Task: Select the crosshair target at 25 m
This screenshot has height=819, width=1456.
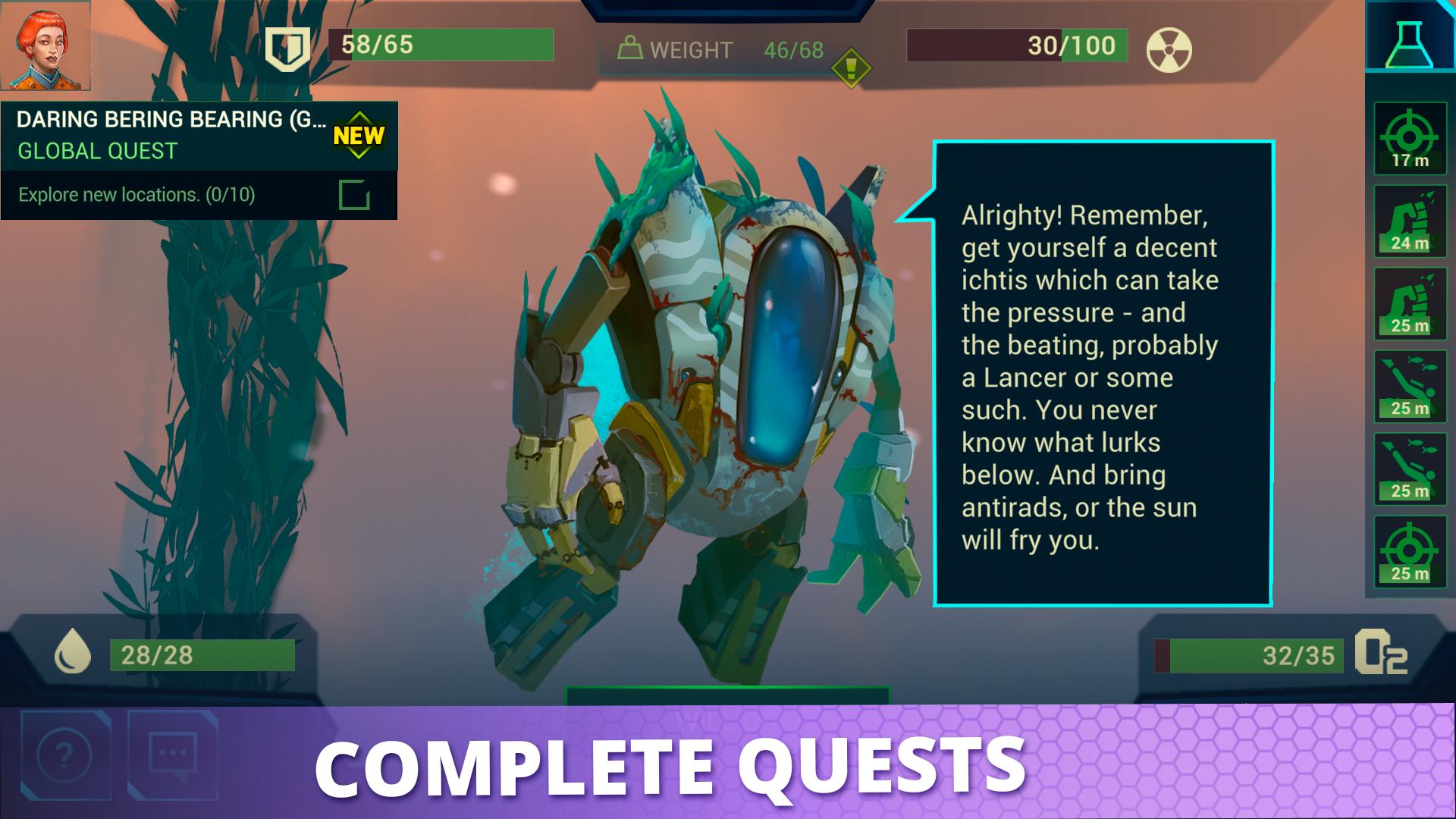Action: point(1410,553)
